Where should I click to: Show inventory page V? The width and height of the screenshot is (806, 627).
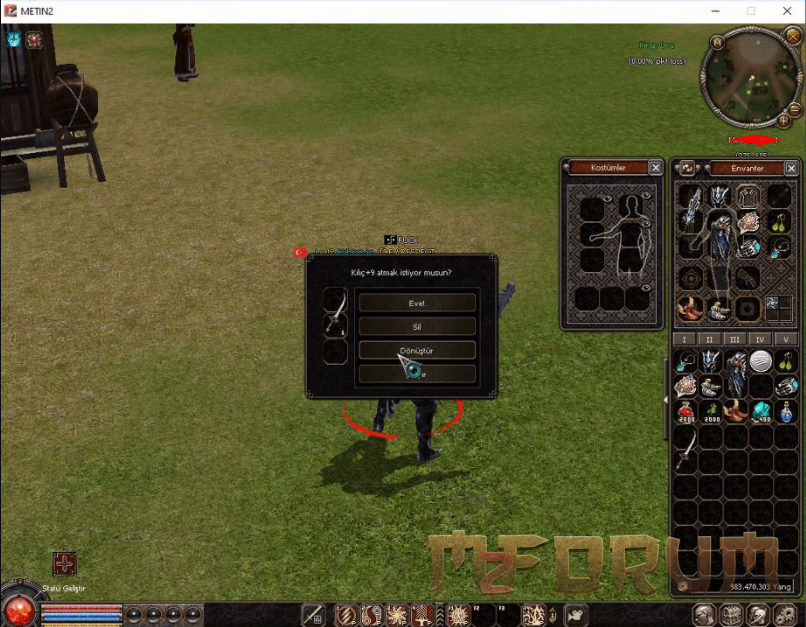(x=786, y=340)
